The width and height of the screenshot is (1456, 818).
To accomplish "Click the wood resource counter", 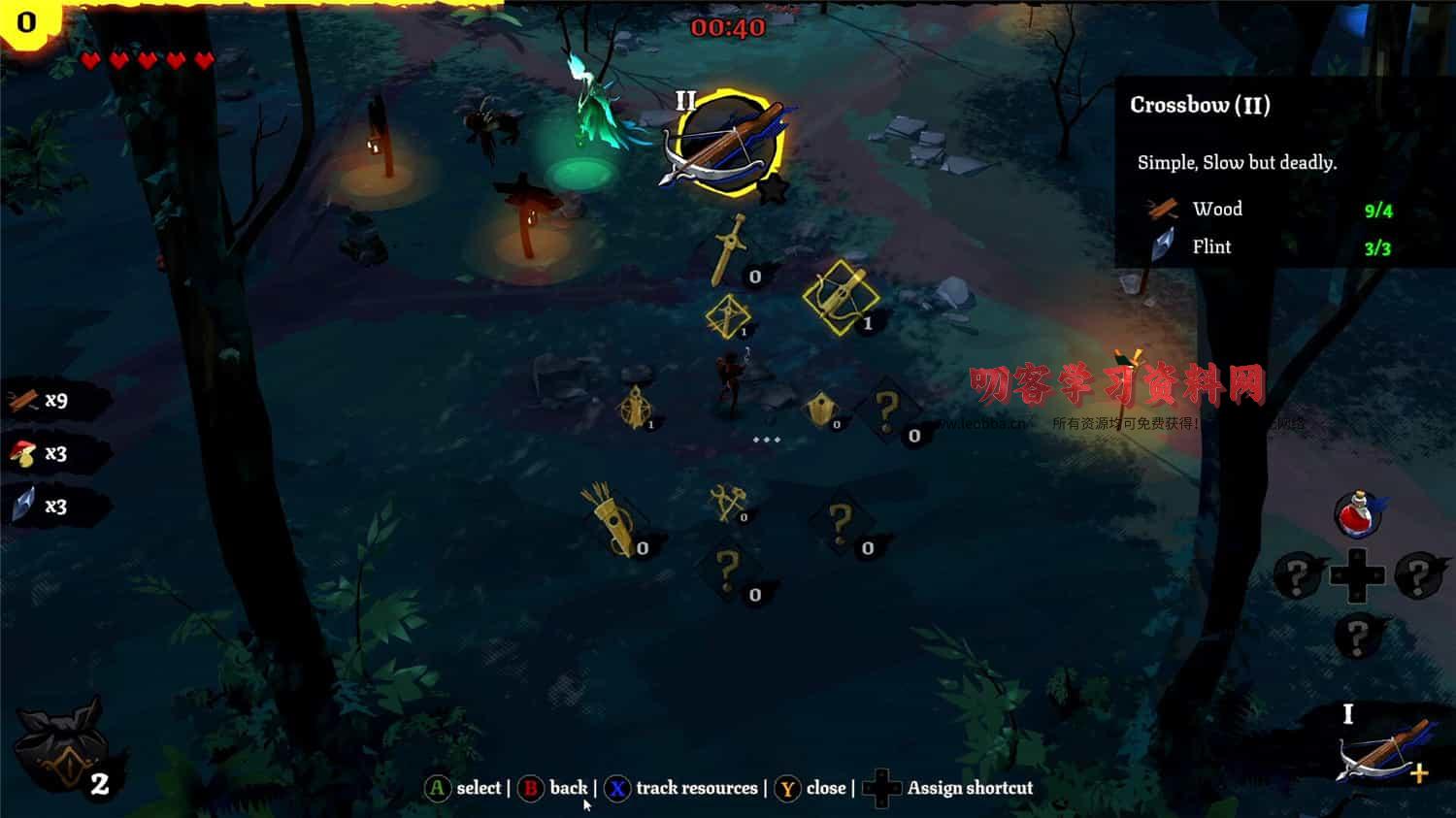I will tap(44, 400).
